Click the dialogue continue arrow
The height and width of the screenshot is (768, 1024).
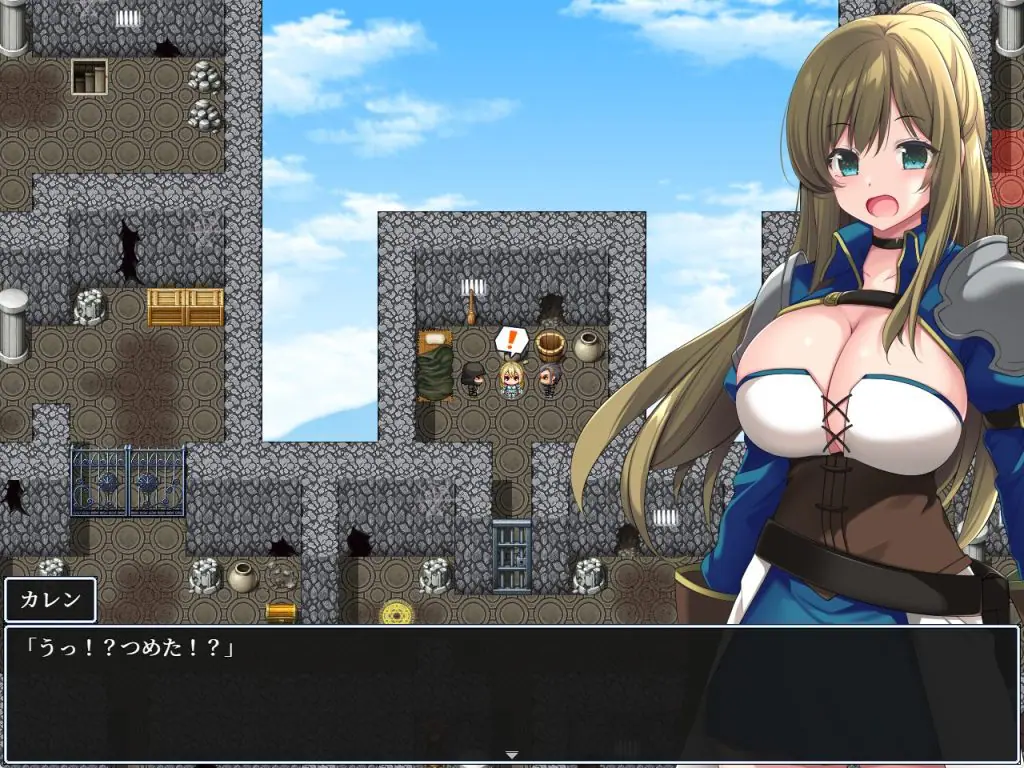point(511,754)
